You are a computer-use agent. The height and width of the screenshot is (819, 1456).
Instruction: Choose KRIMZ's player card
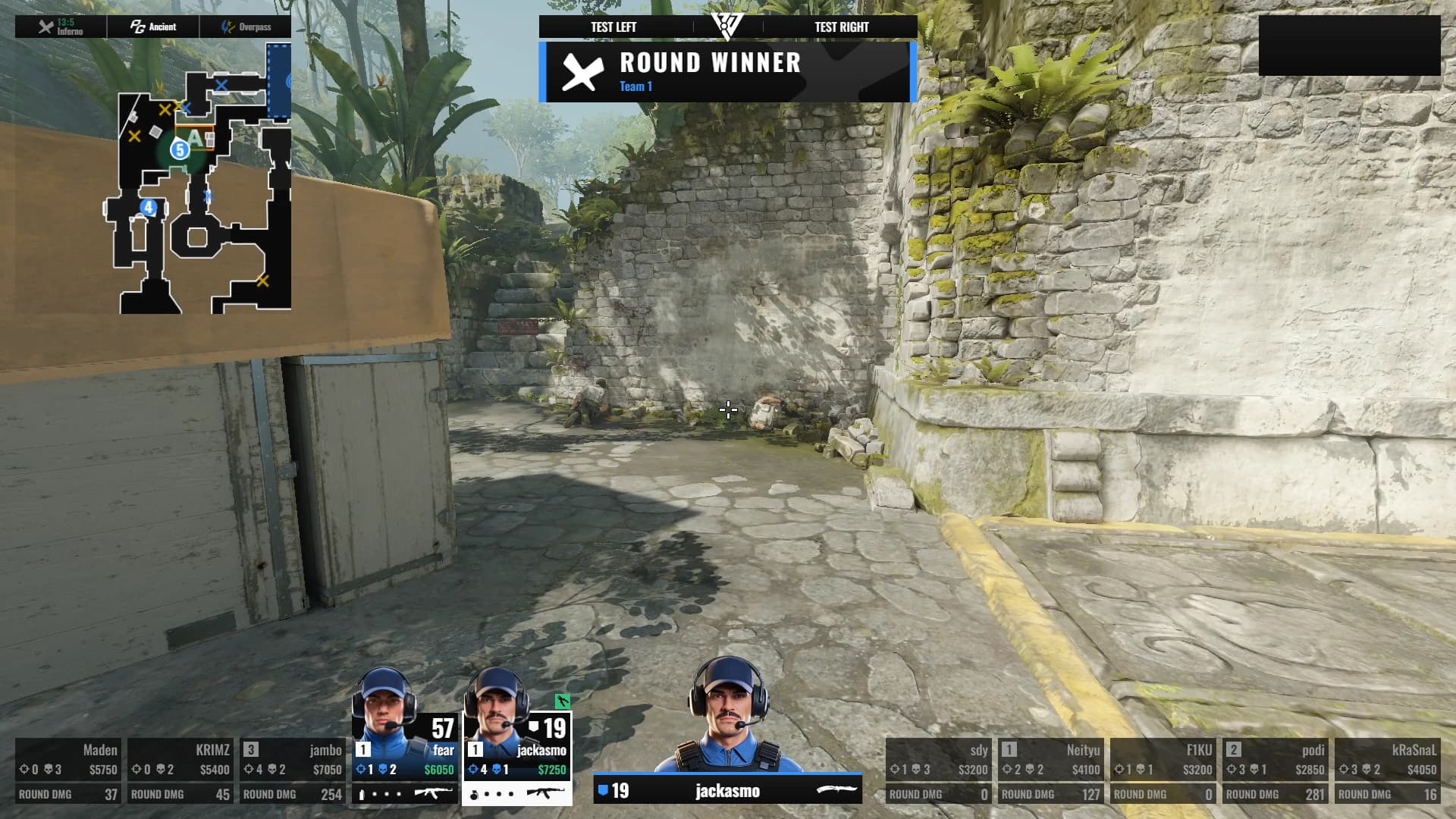[180, 770]
